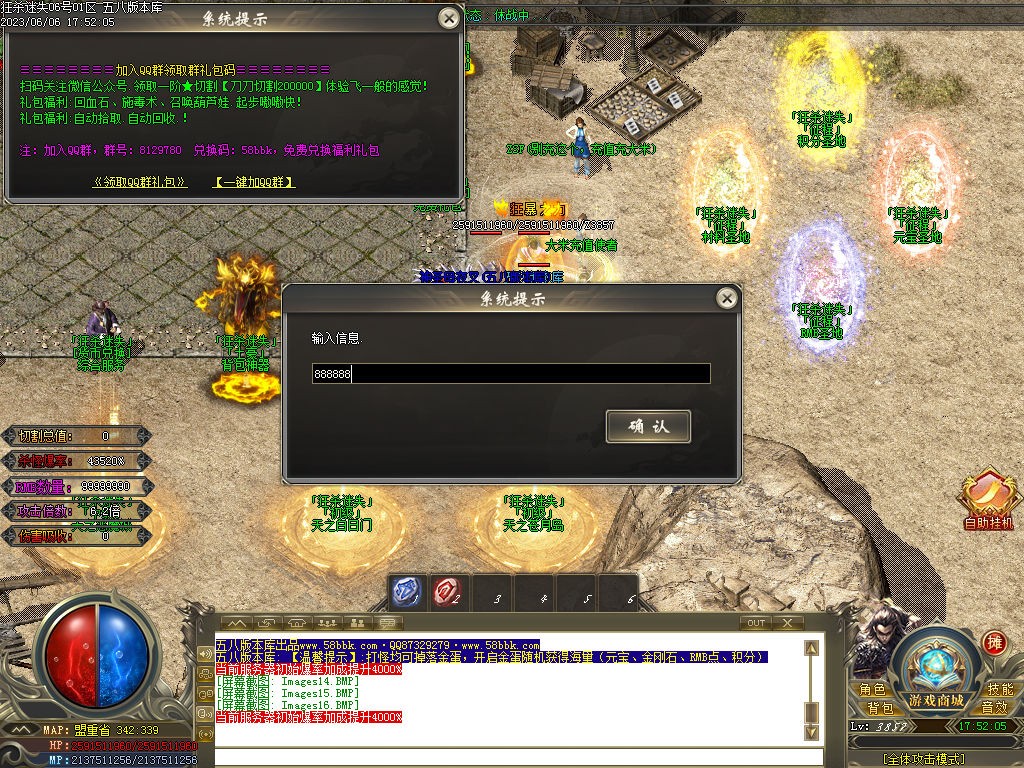Open the round red 摊 stall button
The height and width of the screenshot is (768, 1024).
pos(994,643)
